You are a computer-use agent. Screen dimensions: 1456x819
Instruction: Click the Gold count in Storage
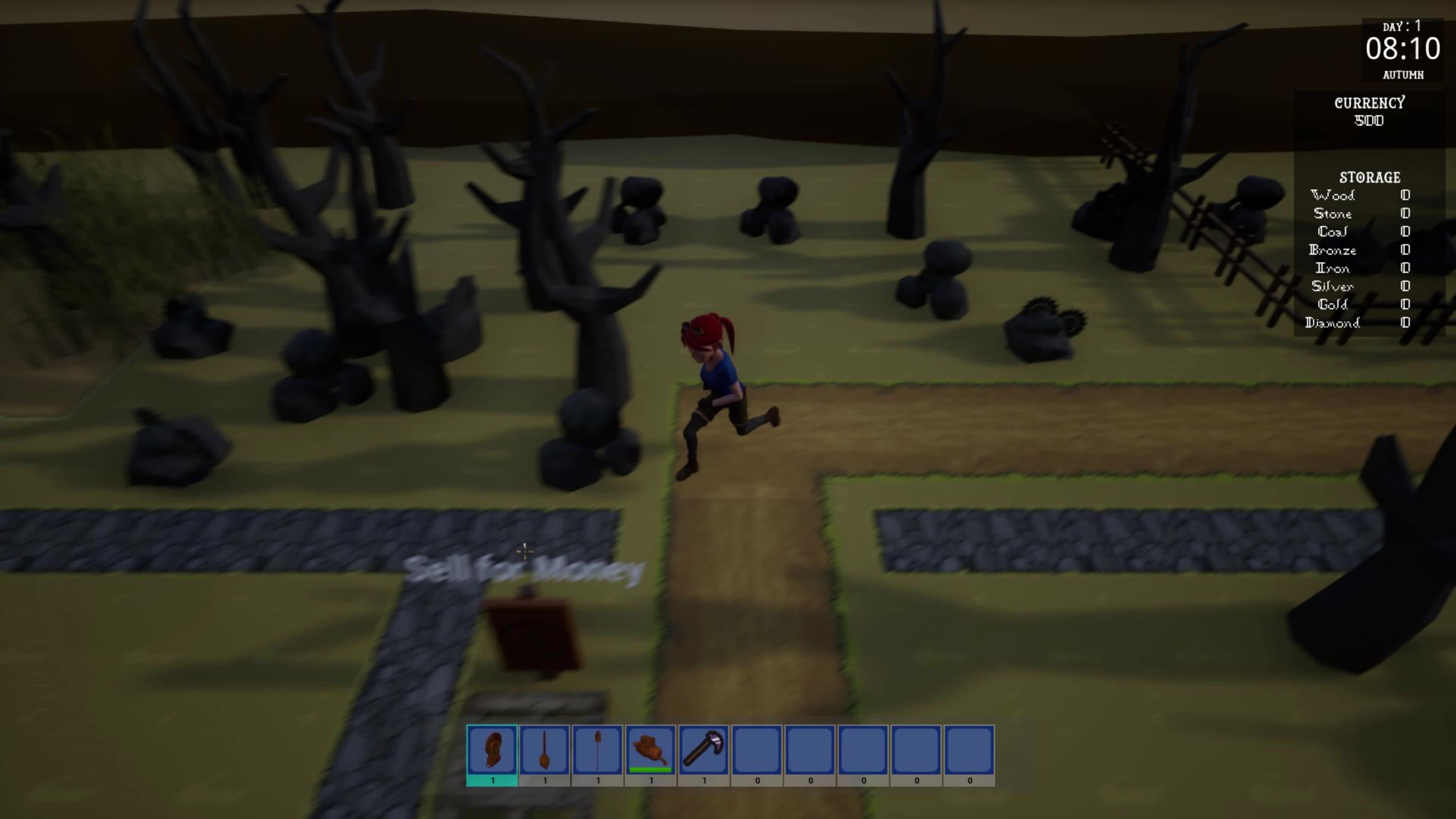click(1406, 305)
